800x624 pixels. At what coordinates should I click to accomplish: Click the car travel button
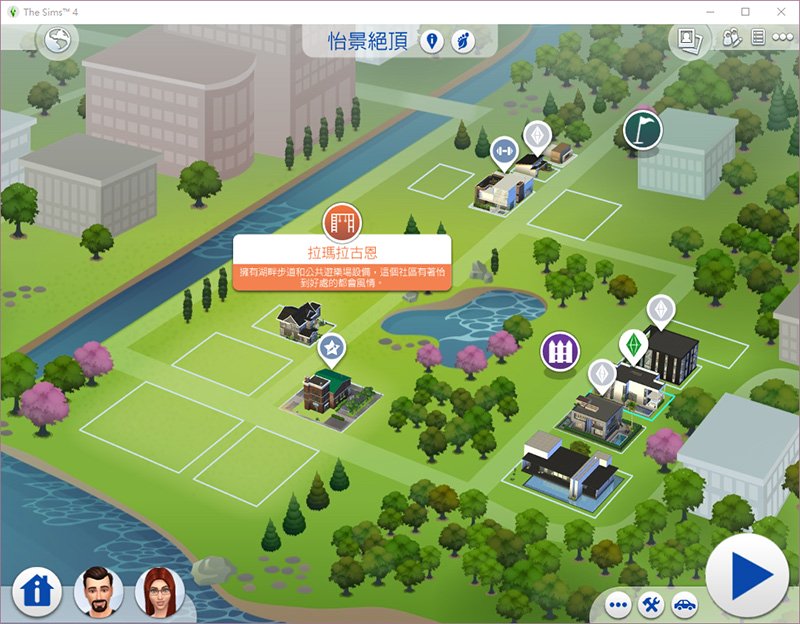[682, 604]
